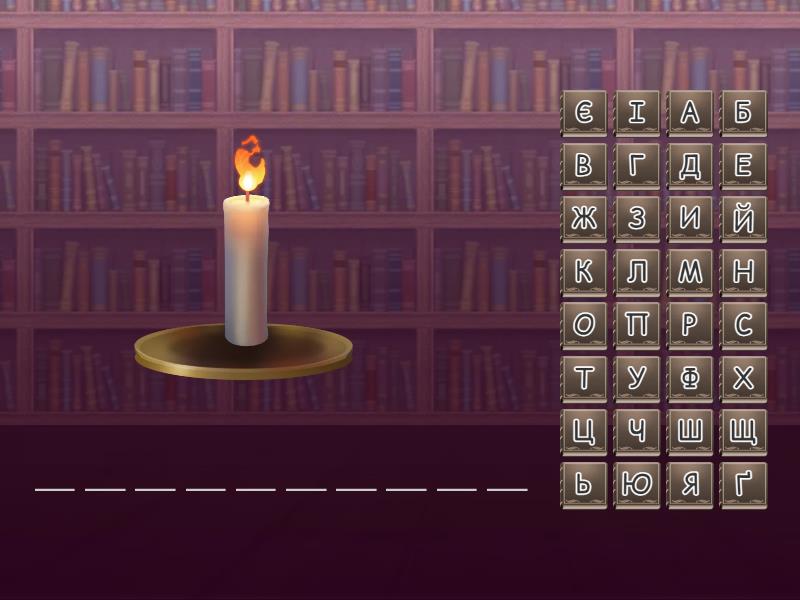
Task: Guess the letter Щ tile
Action: [x=743, y=431]
